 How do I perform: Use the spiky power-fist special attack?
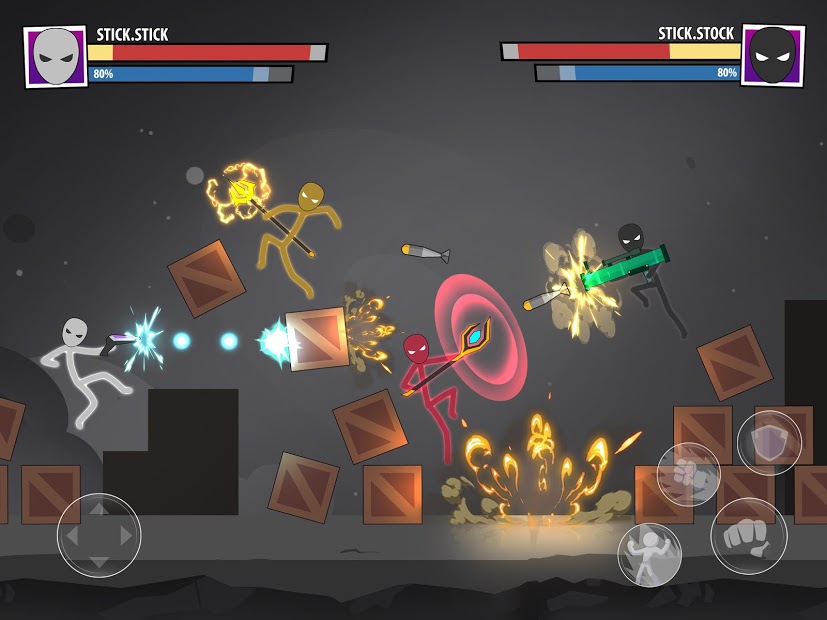688,474
